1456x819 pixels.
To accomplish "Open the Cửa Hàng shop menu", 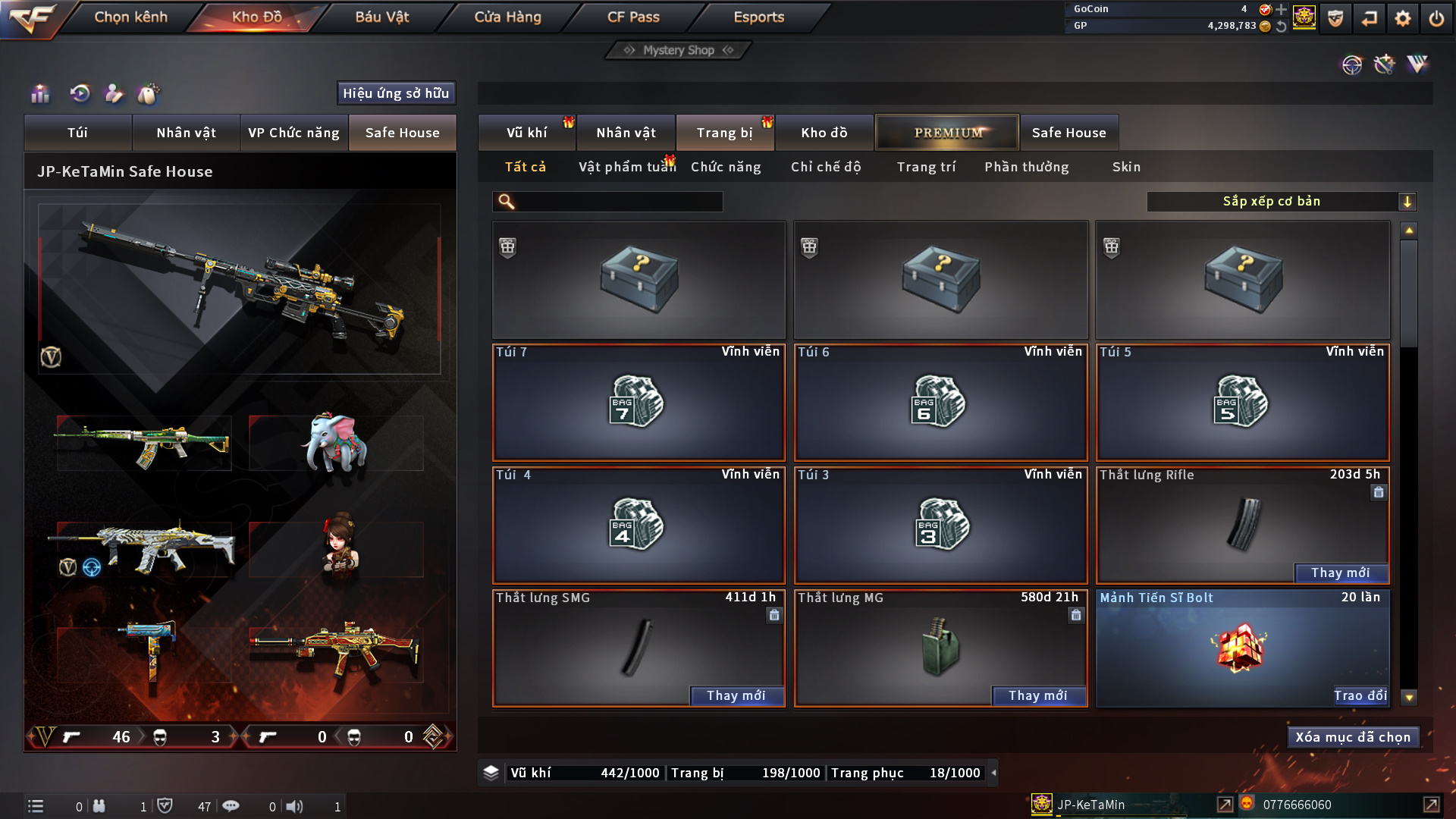I will [507, 17].
